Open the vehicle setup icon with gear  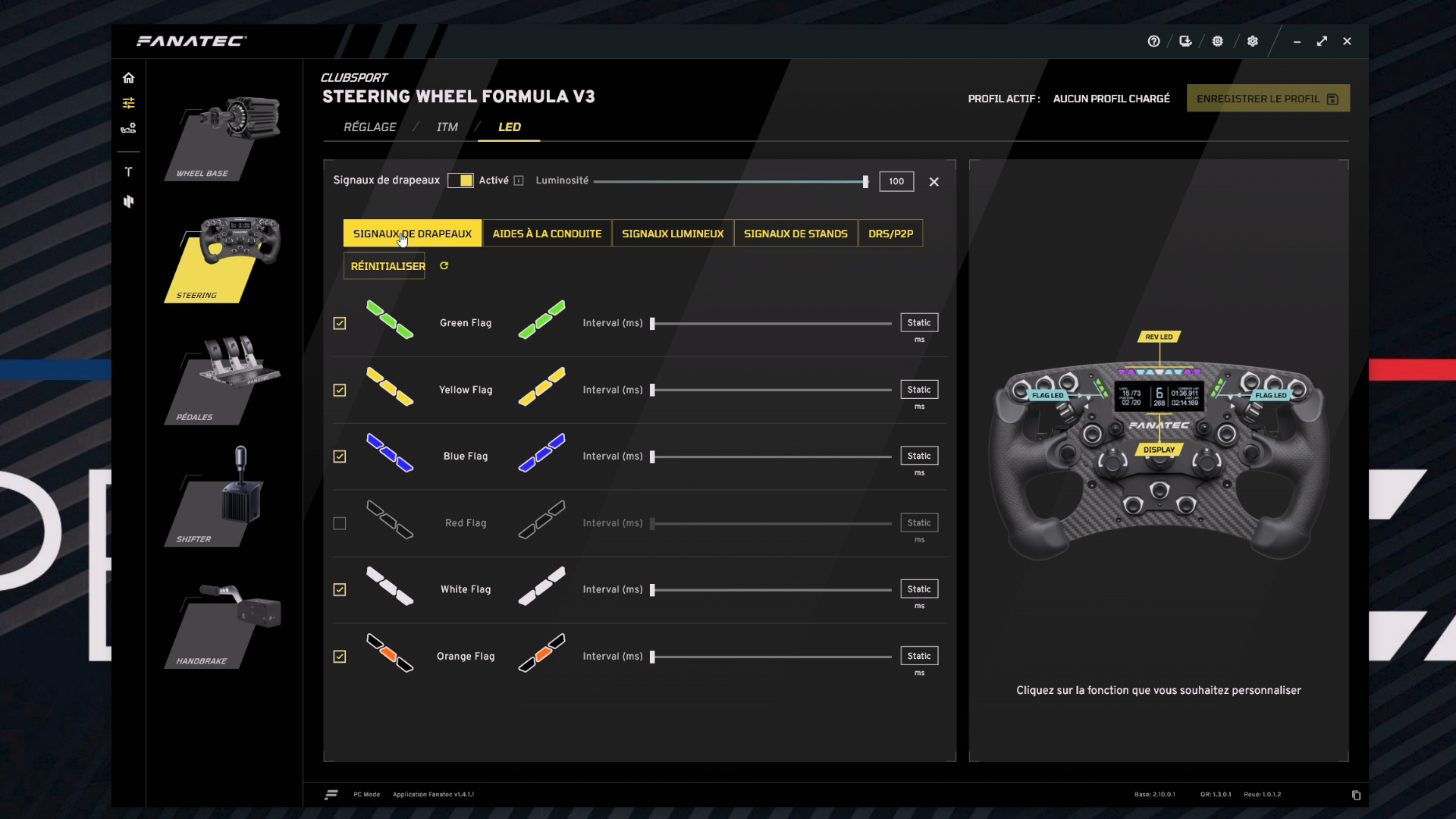[129, 127]
